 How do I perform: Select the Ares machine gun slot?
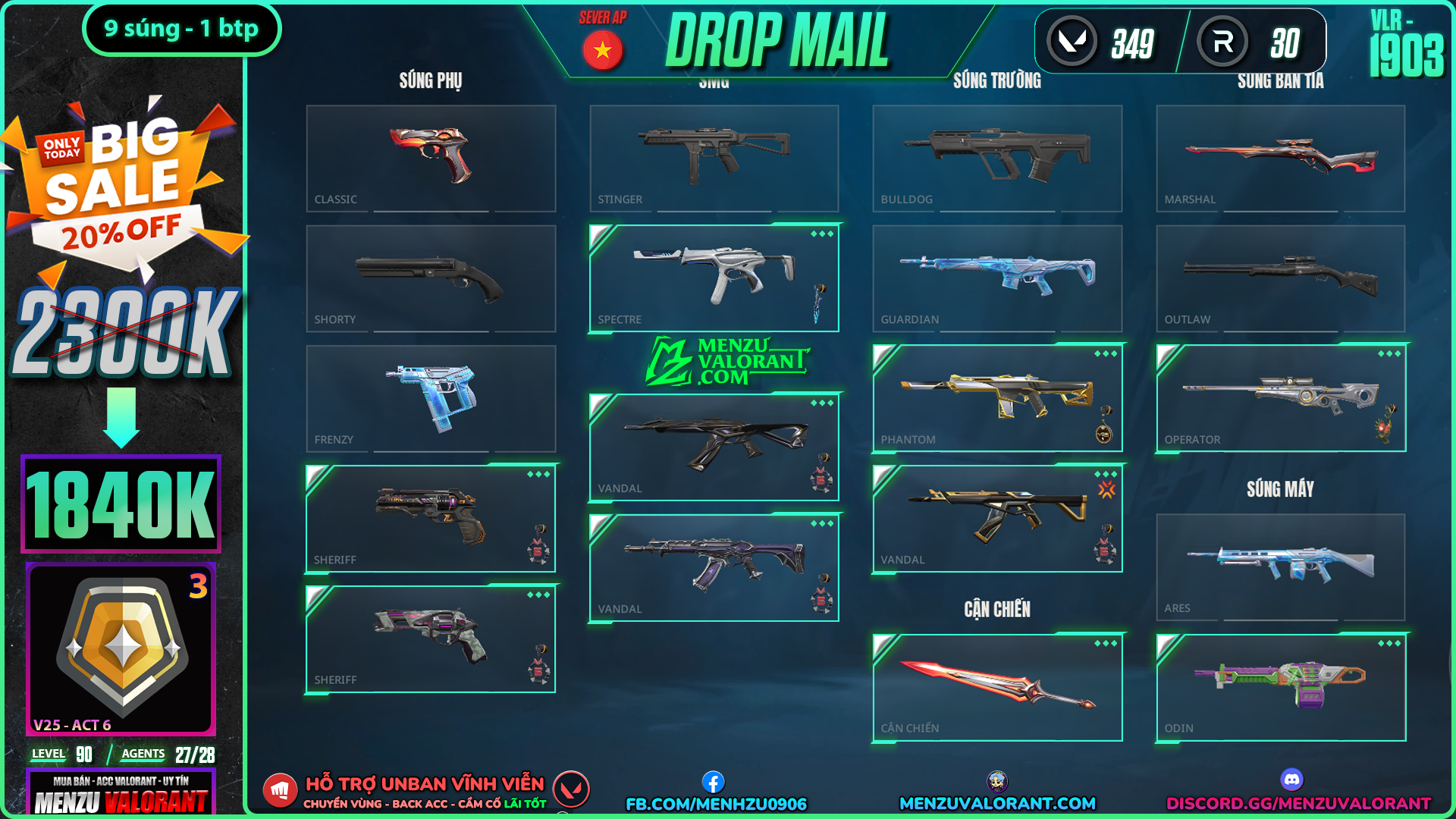1280,566
